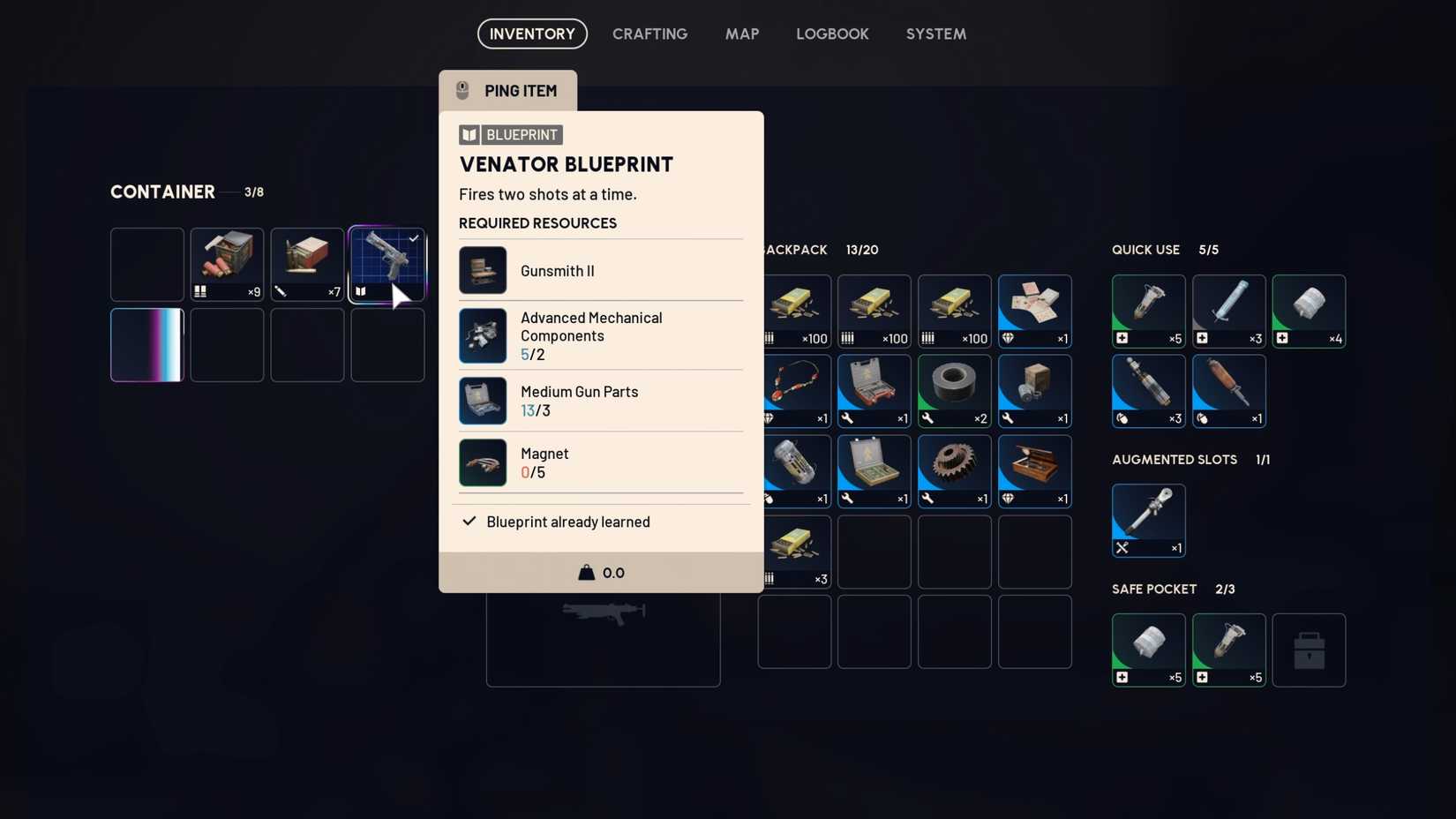
Task: Select the LOGBOOK menu item
Action: (x=832, y=34)
